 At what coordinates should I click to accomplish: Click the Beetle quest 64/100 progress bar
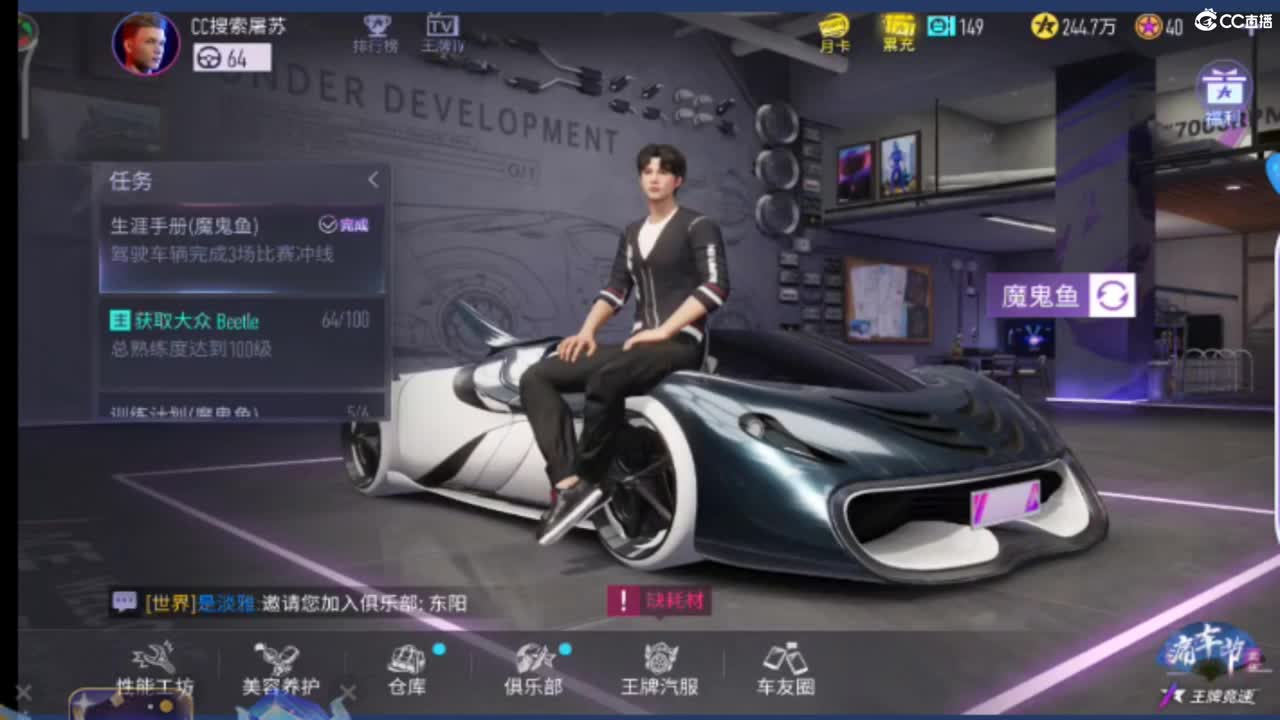coord(350,321)
